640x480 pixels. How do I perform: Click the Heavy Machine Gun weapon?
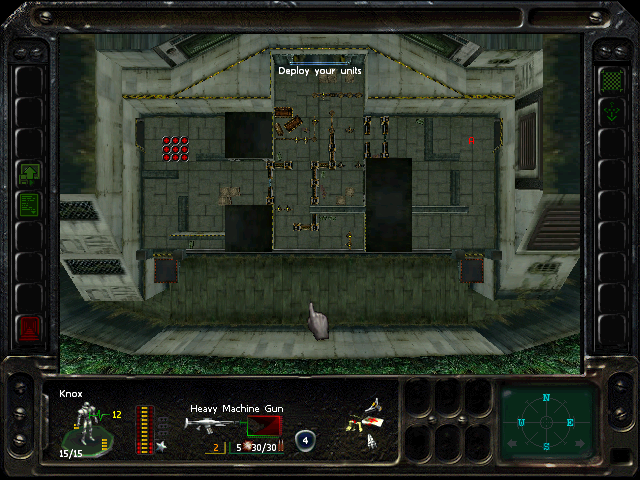pos(212,424)
